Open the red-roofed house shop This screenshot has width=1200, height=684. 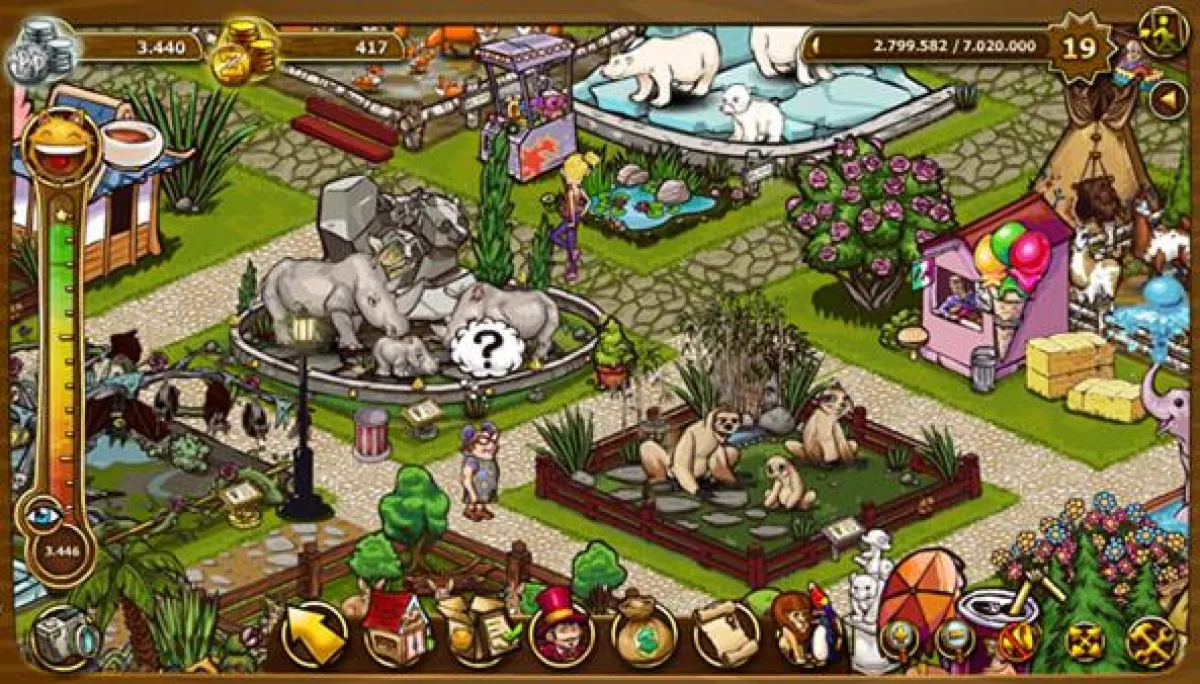pyautogui.click(x=394, y=630)
